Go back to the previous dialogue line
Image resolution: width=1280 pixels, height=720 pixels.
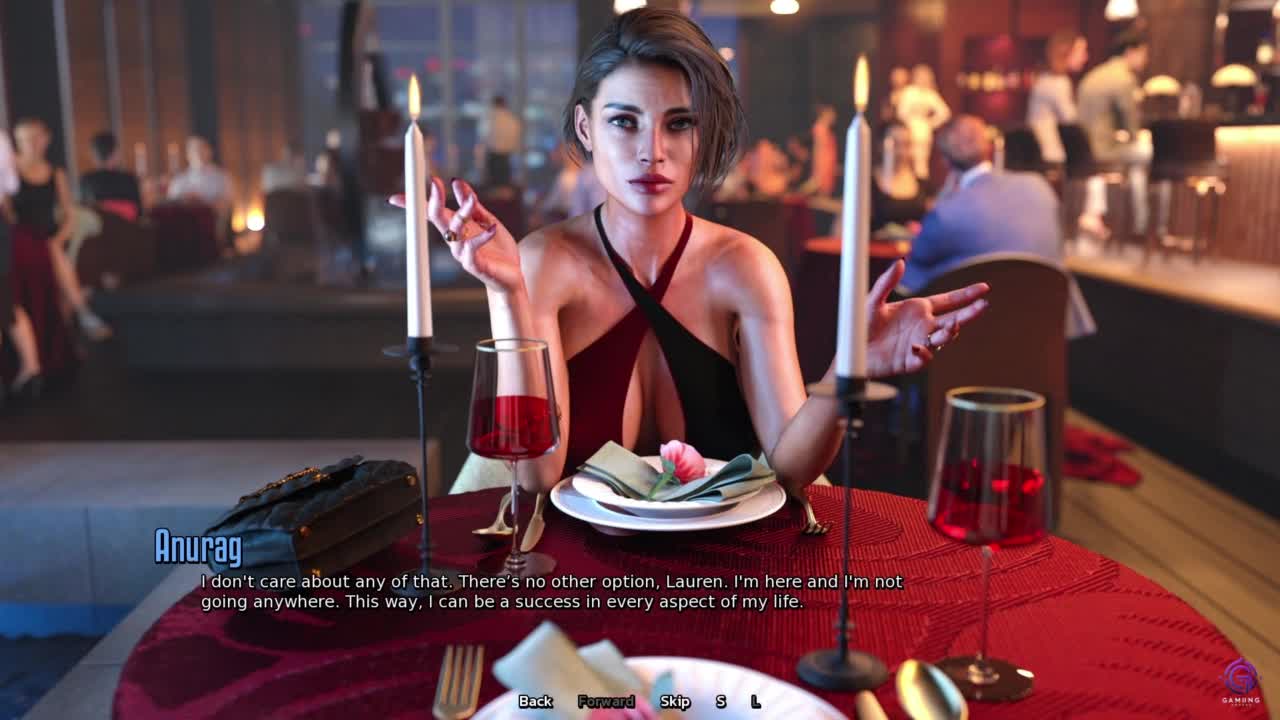535,701
